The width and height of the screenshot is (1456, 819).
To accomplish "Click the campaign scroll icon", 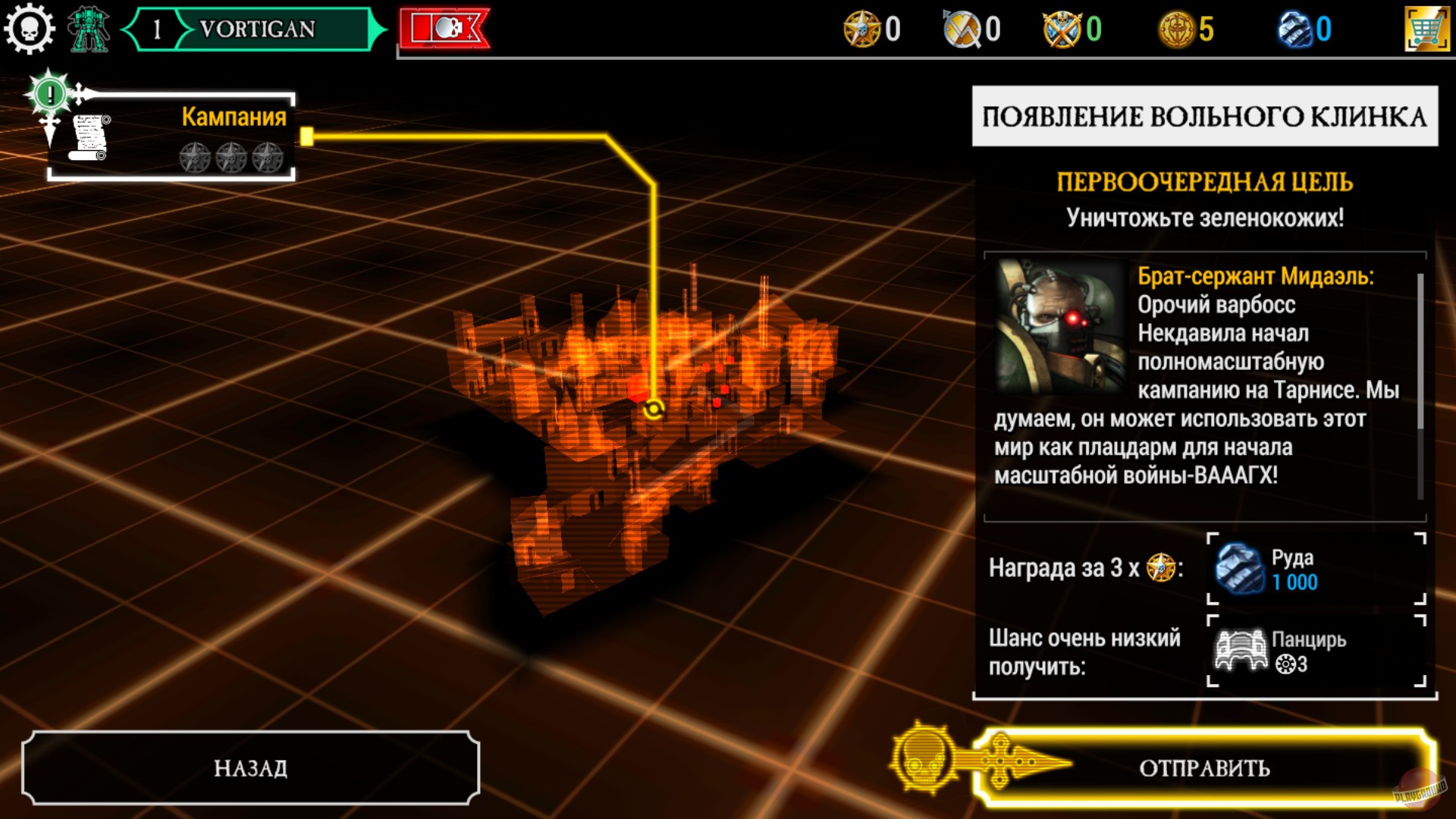I will [91, 136].
